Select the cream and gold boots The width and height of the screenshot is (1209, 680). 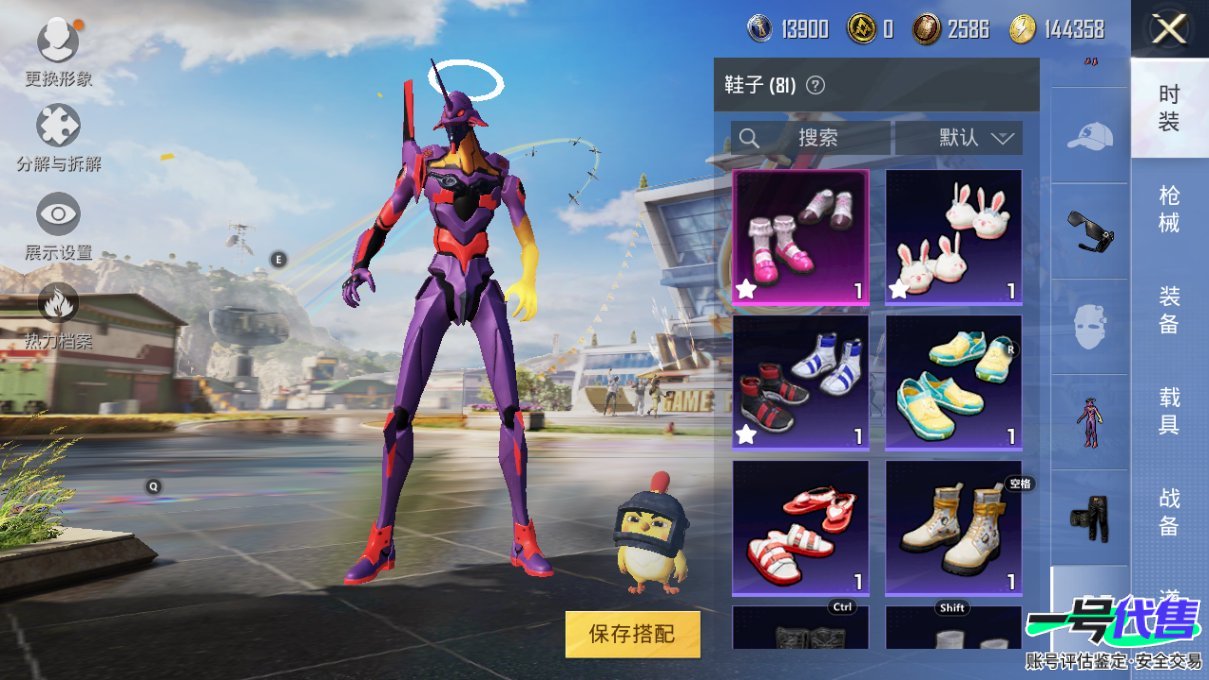953,528
